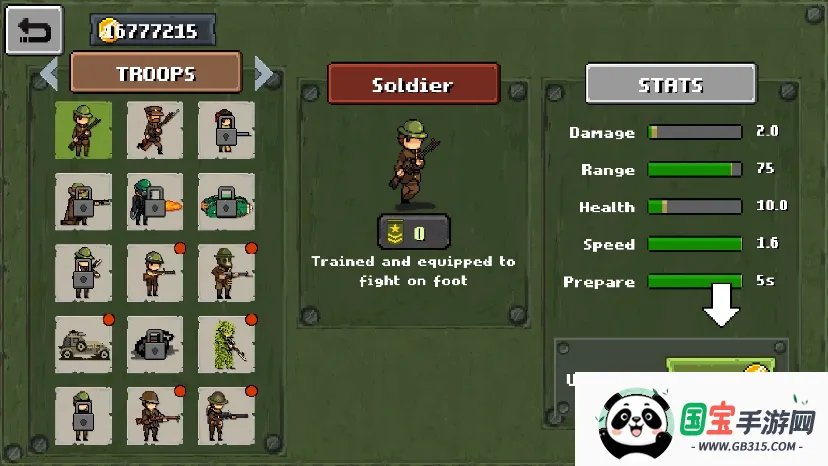Choose the locked flamethrower troop tile
Viewport: 828px width, 466px height.
155,202
